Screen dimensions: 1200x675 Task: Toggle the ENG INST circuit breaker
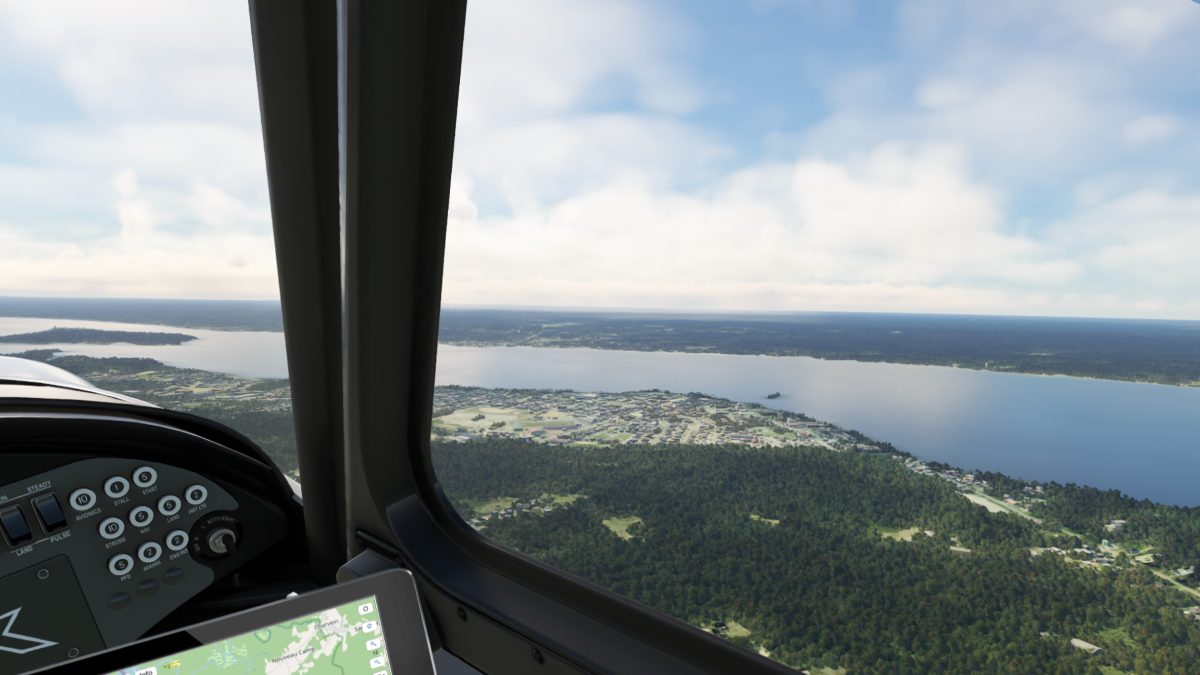pos(177,541)
